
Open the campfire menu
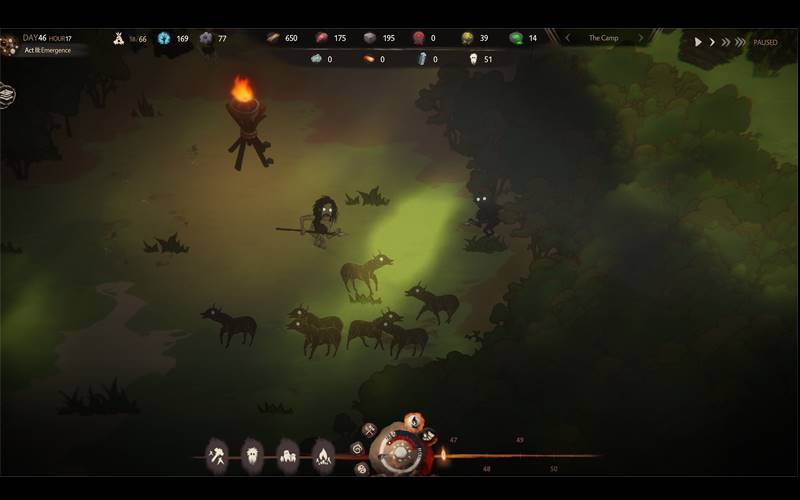(x=323, y=457)
